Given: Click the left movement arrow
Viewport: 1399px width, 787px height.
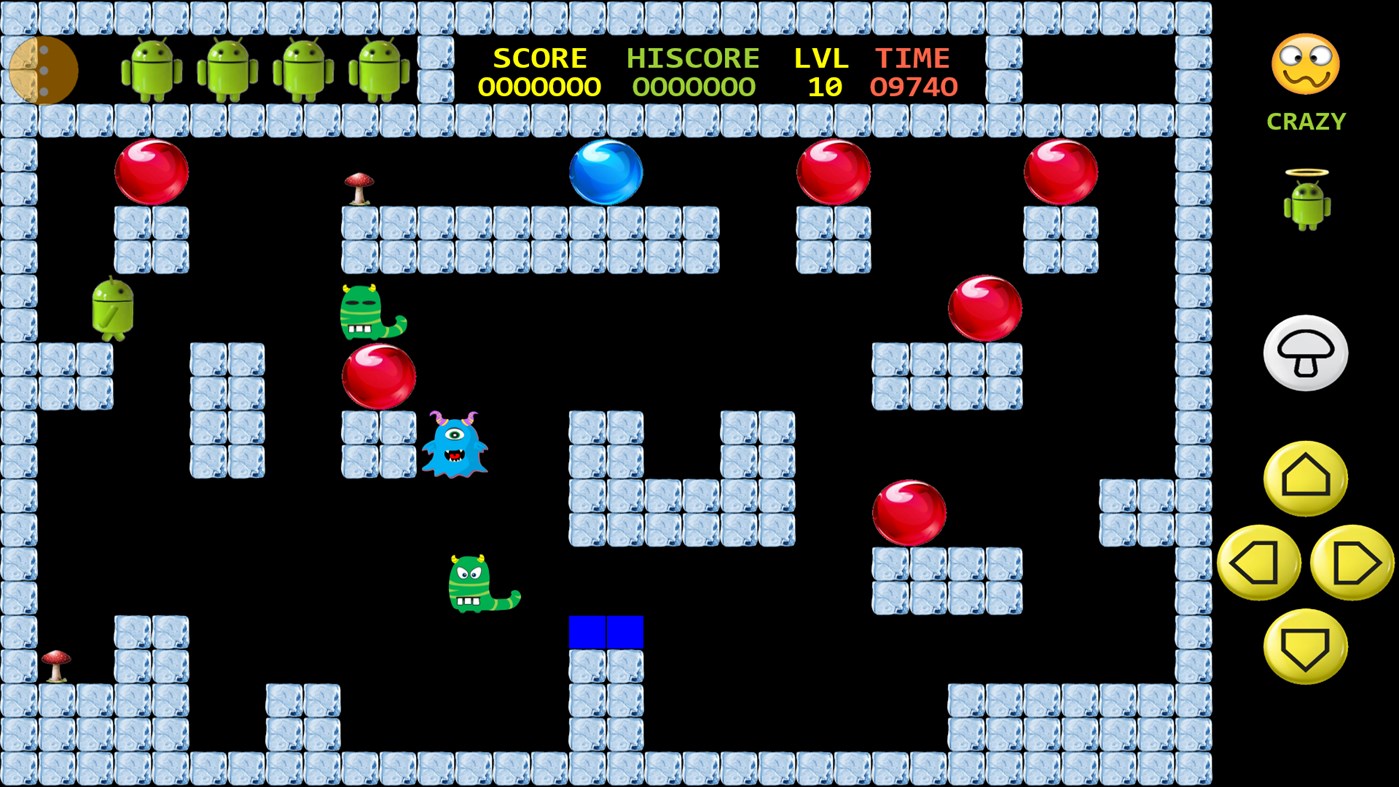Looking at the screenshot, I should click(x=1257, y=564).
